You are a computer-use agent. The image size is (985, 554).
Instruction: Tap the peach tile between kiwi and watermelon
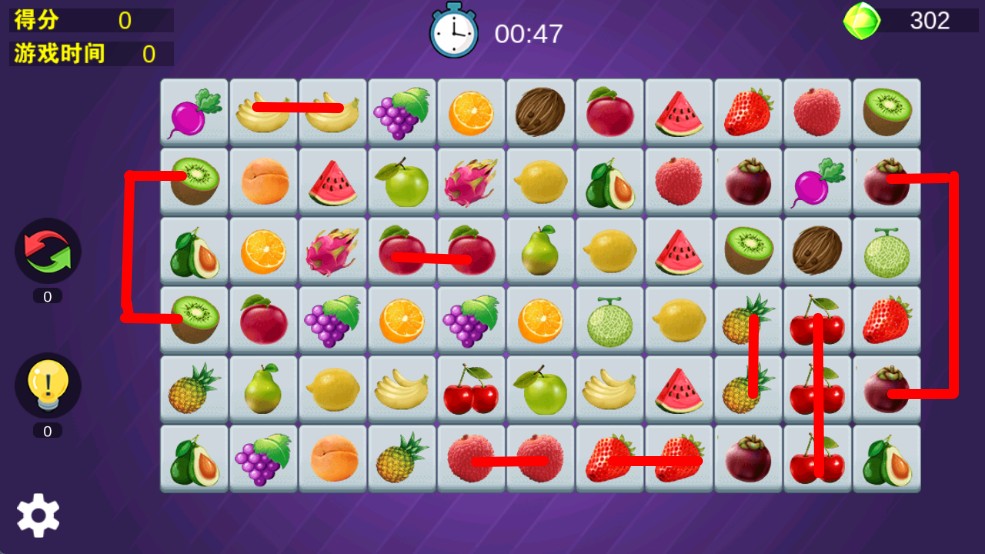coord(264,182)
